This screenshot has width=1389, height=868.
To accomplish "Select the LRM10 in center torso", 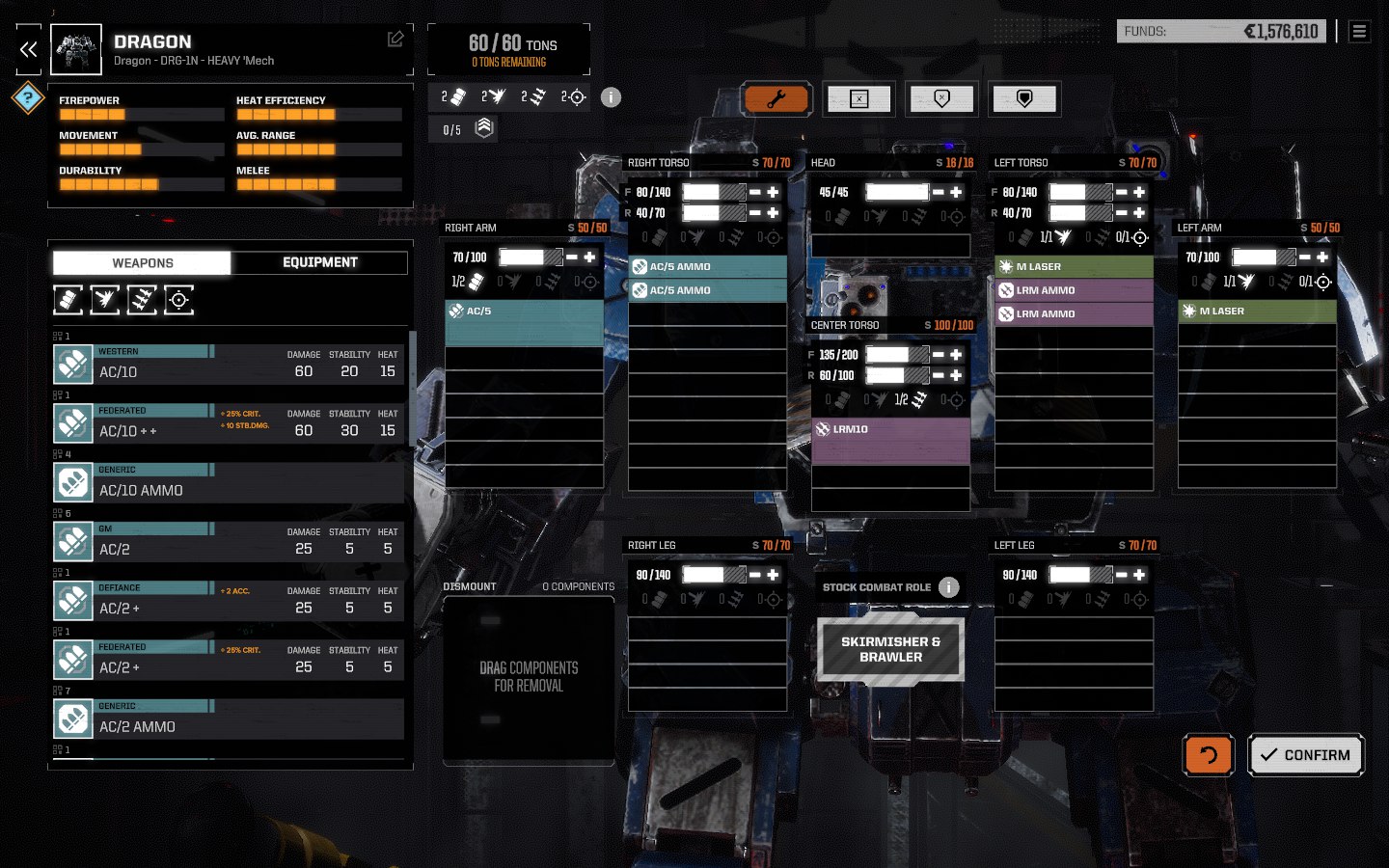I will [x=890, y=430].
